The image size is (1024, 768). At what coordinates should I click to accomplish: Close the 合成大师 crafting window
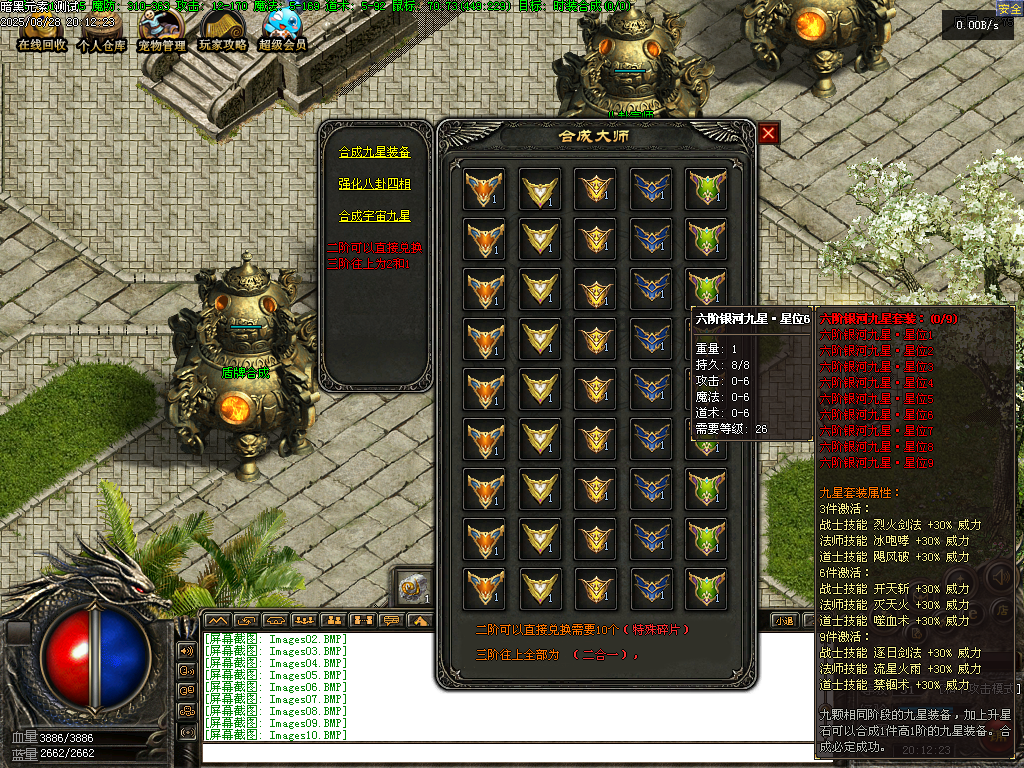[x=768, y=133]
